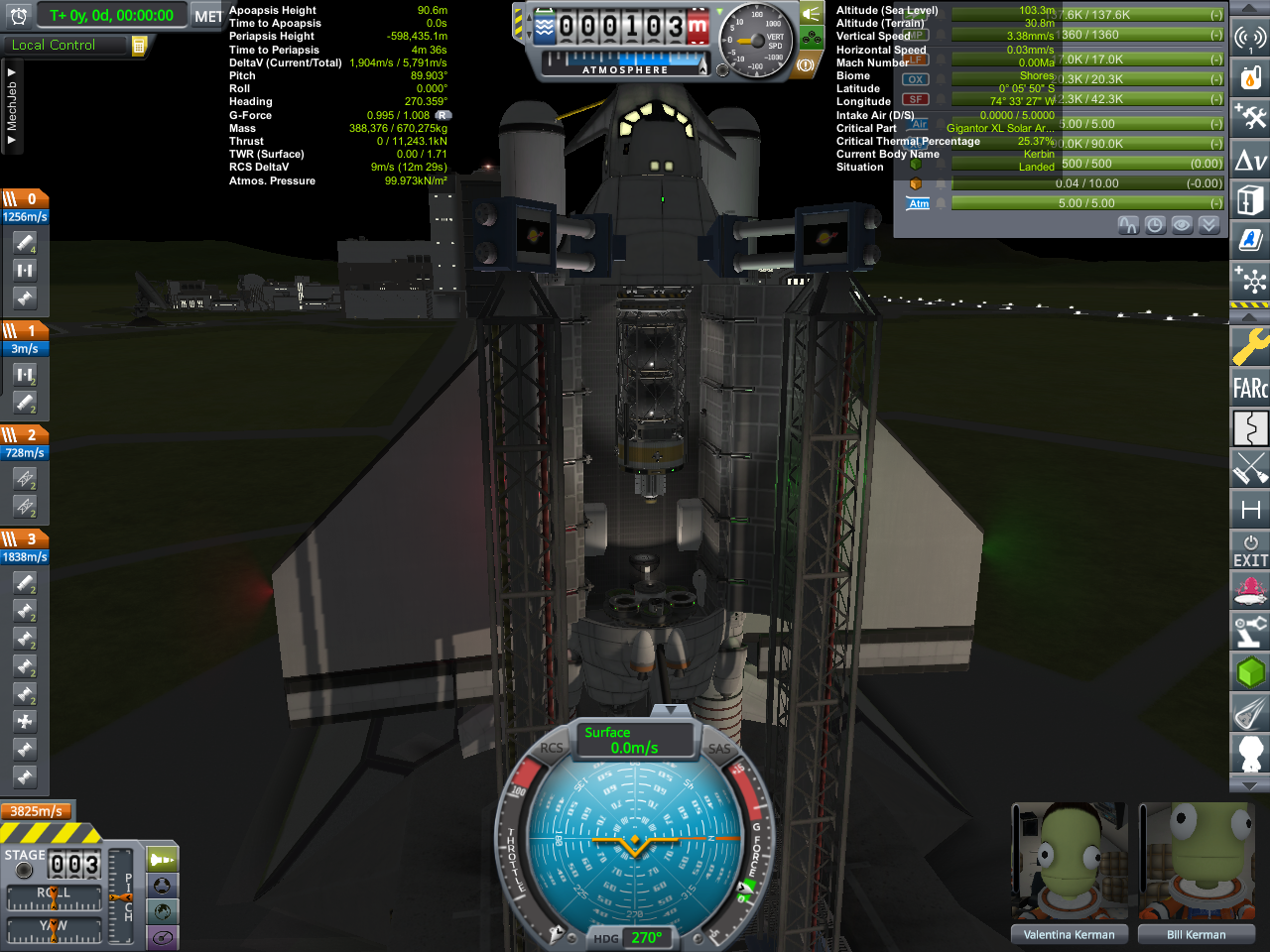The width and height of the screenshot is (1270, 952).
Task: Open the time warp clock icon
Action: pyautogui.click(x=18, y=16)
